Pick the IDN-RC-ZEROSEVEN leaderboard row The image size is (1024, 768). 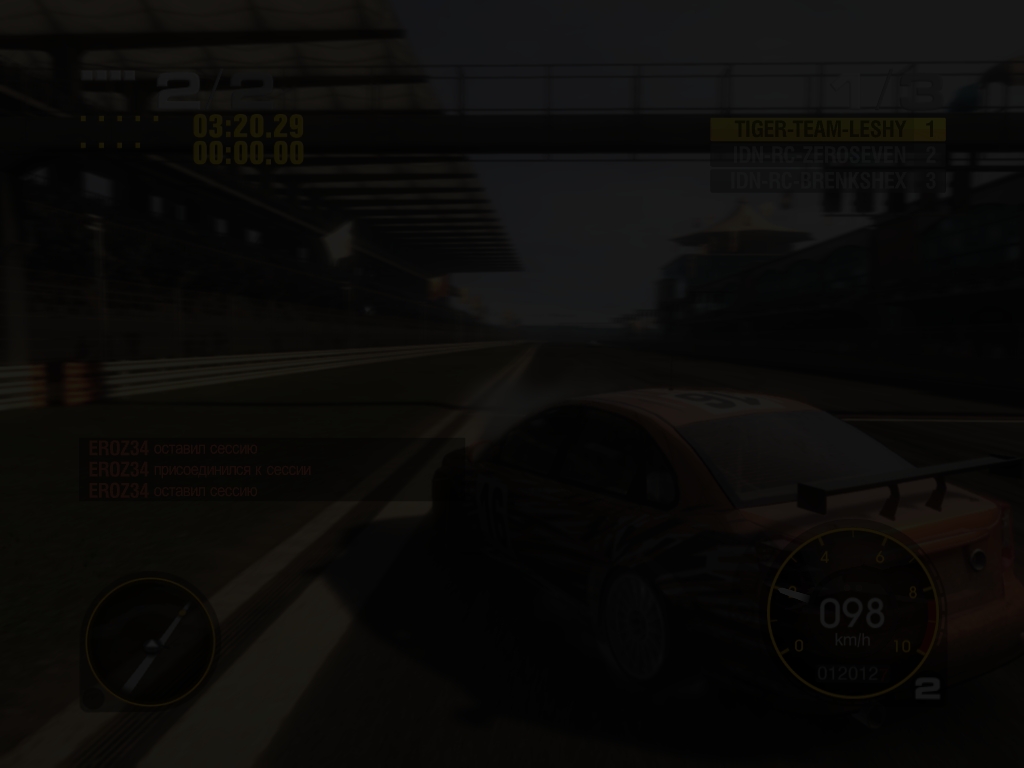(826, 155)
